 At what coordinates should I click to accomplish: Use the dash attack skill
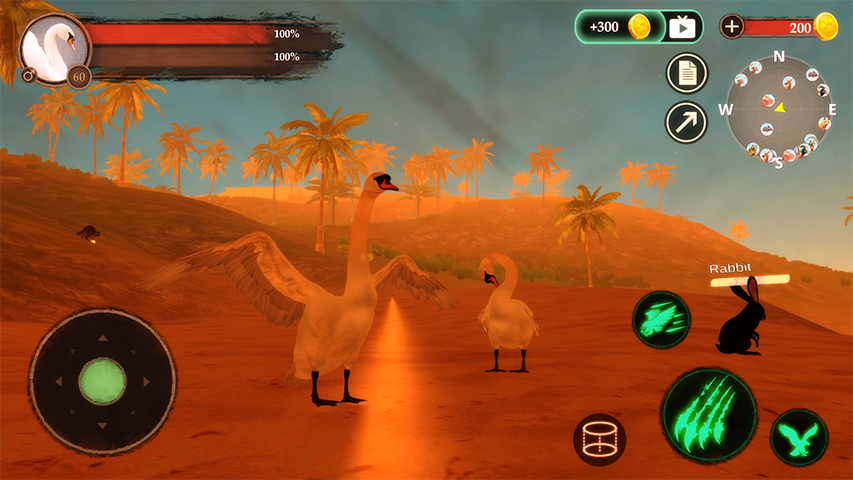pos(661,320)
